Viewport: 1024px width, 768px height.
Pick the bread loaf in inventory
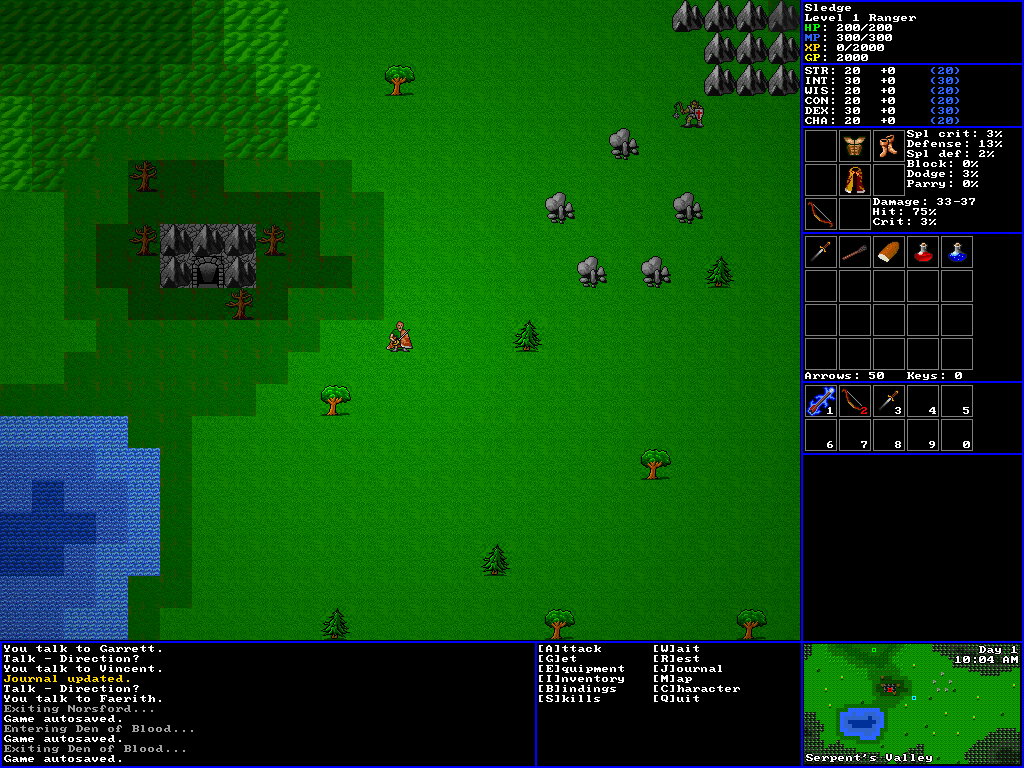(x=888, y=252)
